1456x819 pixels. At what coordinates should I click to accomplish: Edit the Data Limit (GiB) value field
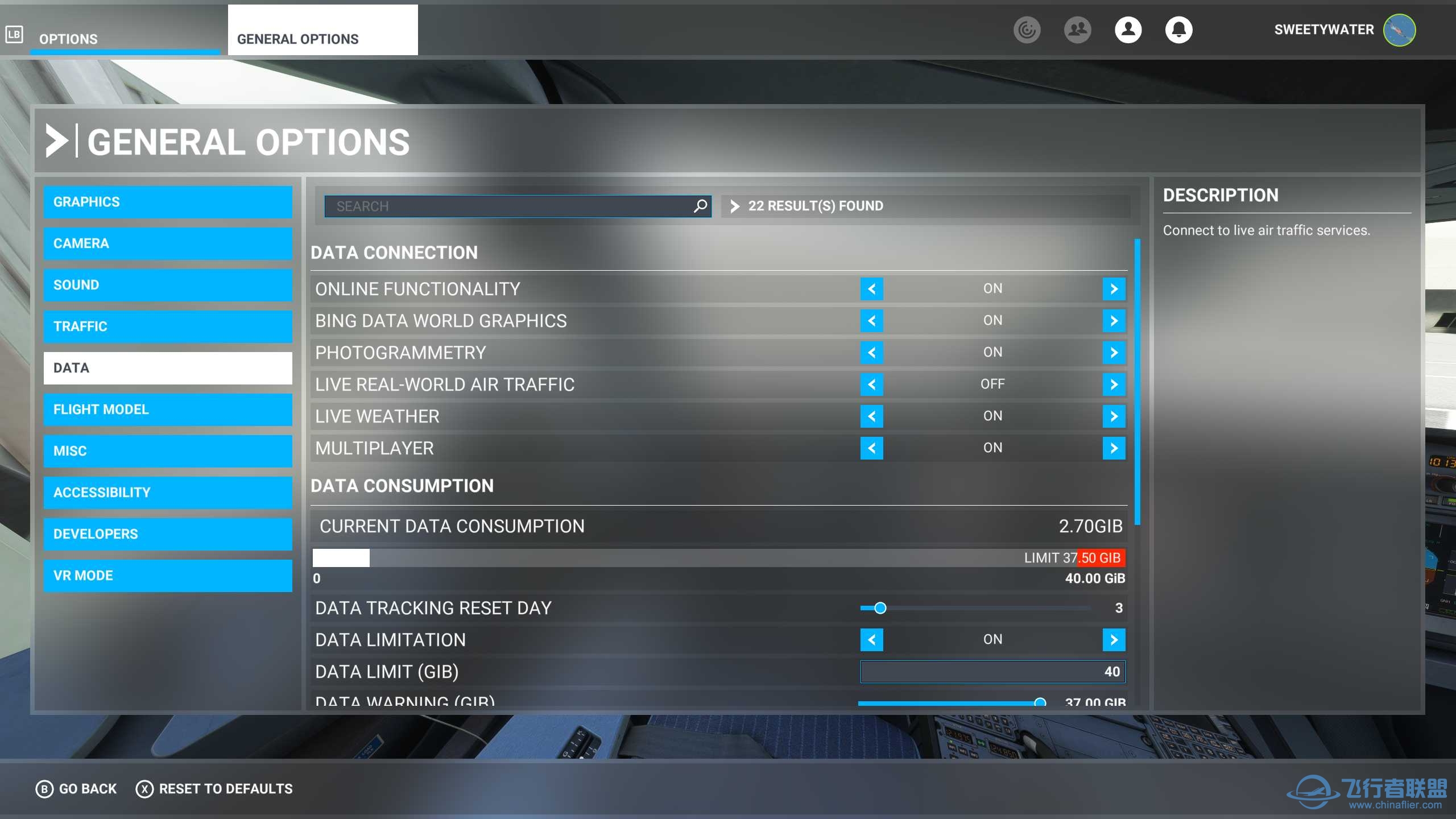[992, 672]
